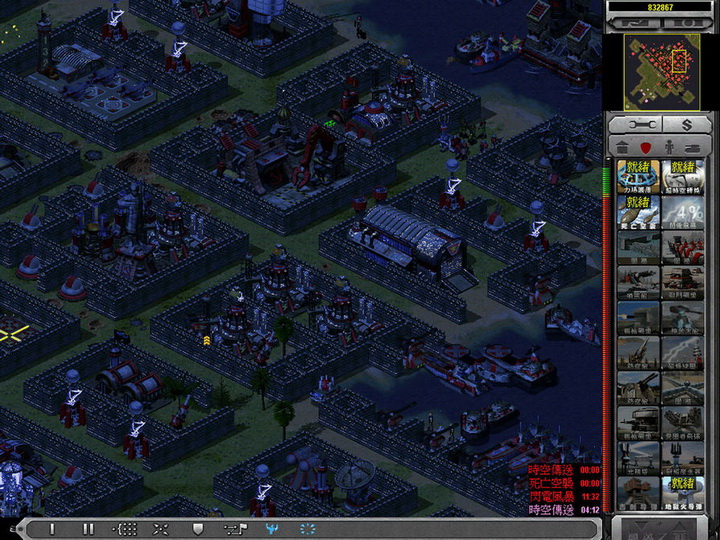Switch to the infantry soldier tab
The height and width of the screenshot is (540, 720).
pyautogui.click(x=669, y=146)
